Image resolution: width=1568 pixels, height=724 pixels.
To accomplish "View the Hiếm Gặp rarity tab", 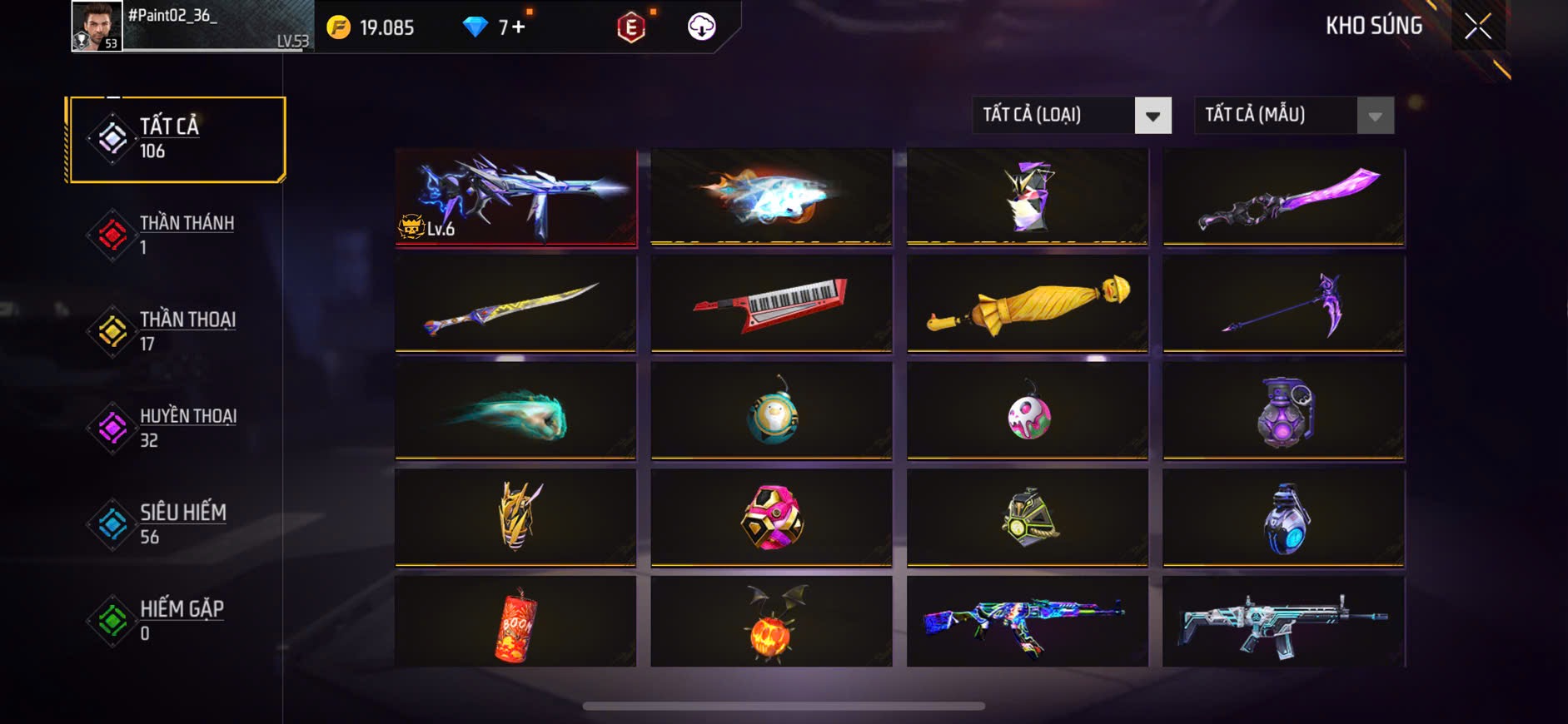I will point(175,621).
